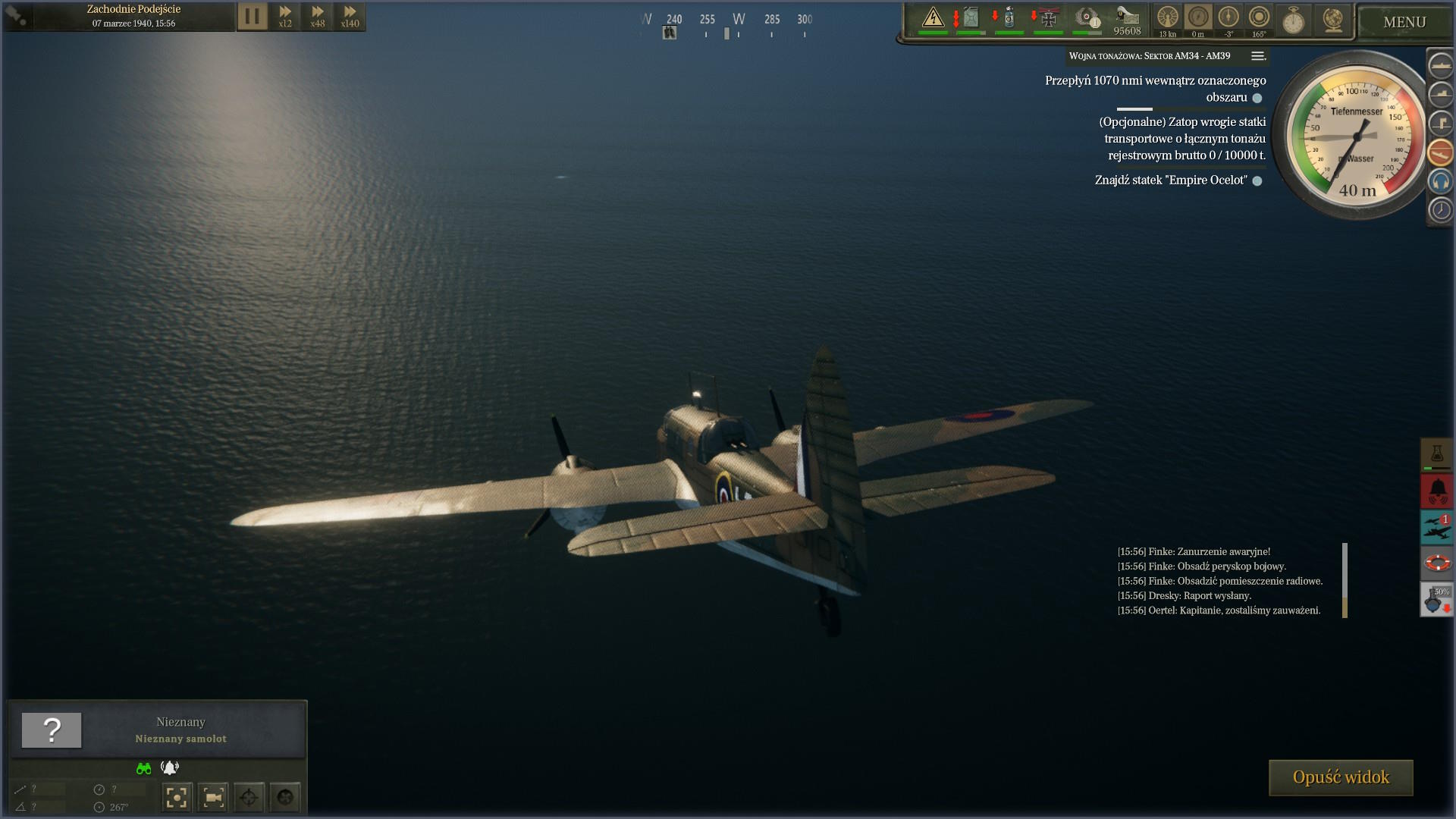This screenshot has height=819, width=1456.
Task: Click the focus-on-target frame button
Action: point(177,797)
